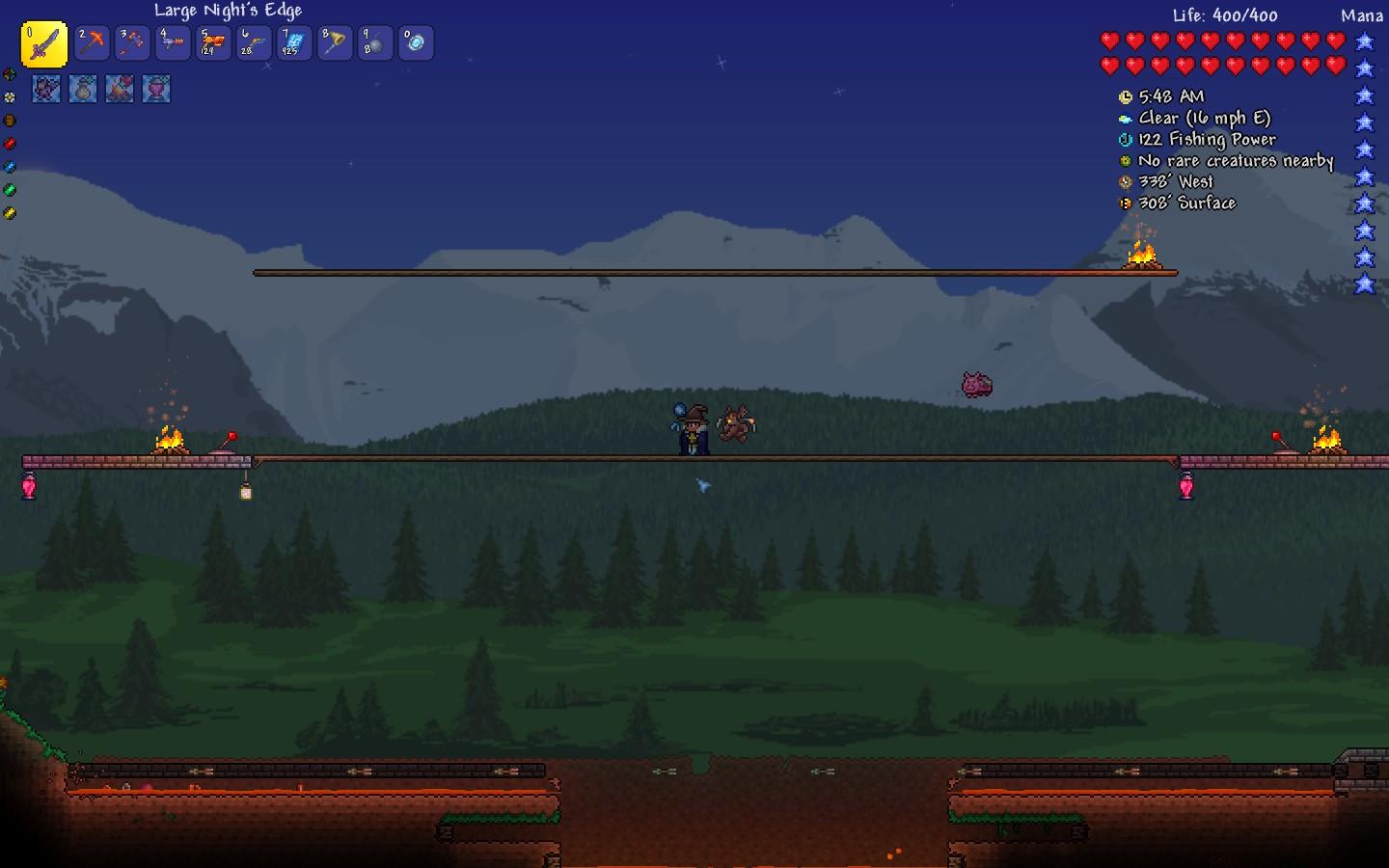The width and height of the screenshot is (1389, 868).
Task: Select the gun in hotbar slot 5
Action: (213, 42)
